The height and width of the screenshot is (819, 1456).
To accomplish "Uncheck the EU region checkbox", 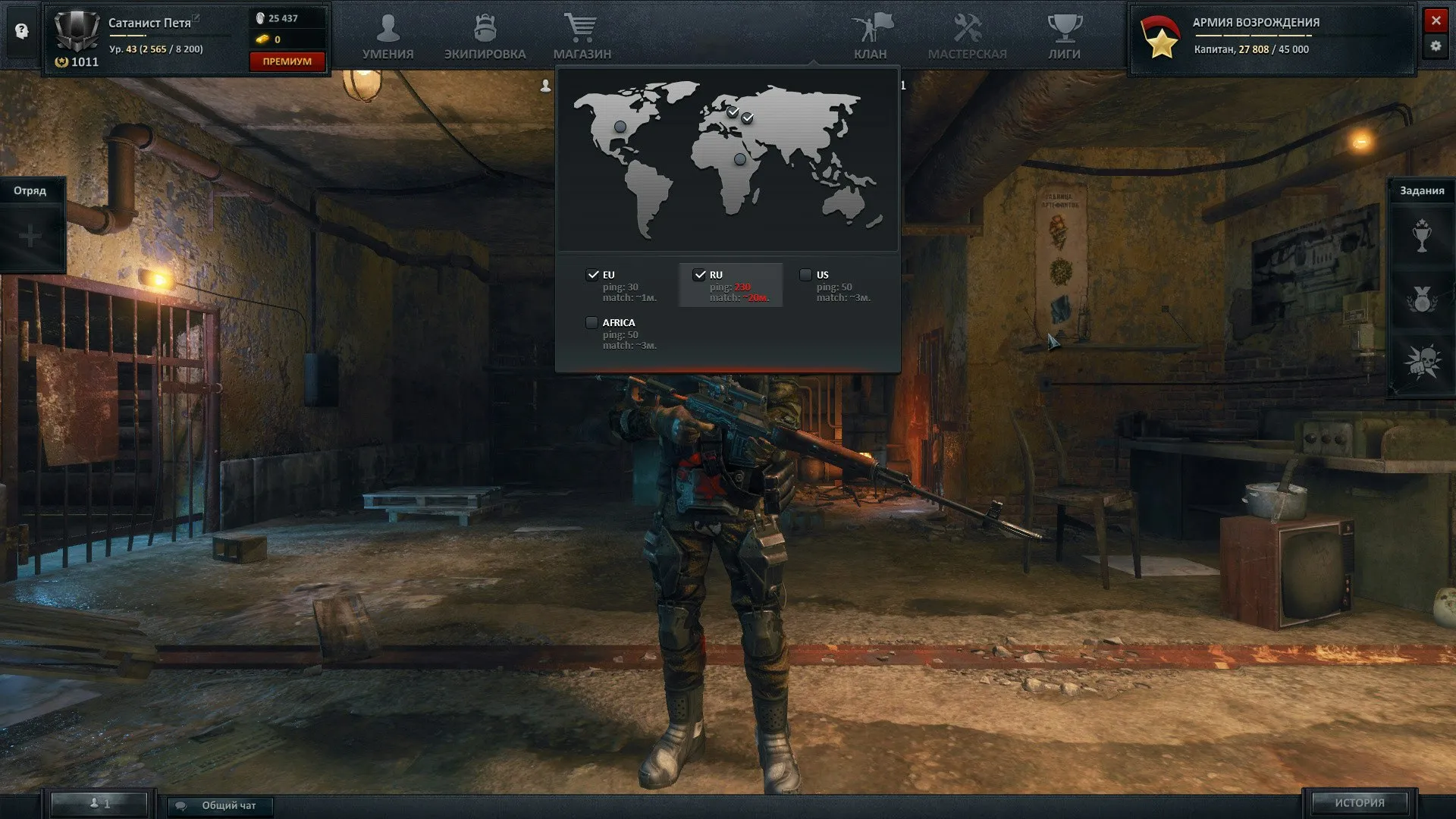I will [592, 275].
